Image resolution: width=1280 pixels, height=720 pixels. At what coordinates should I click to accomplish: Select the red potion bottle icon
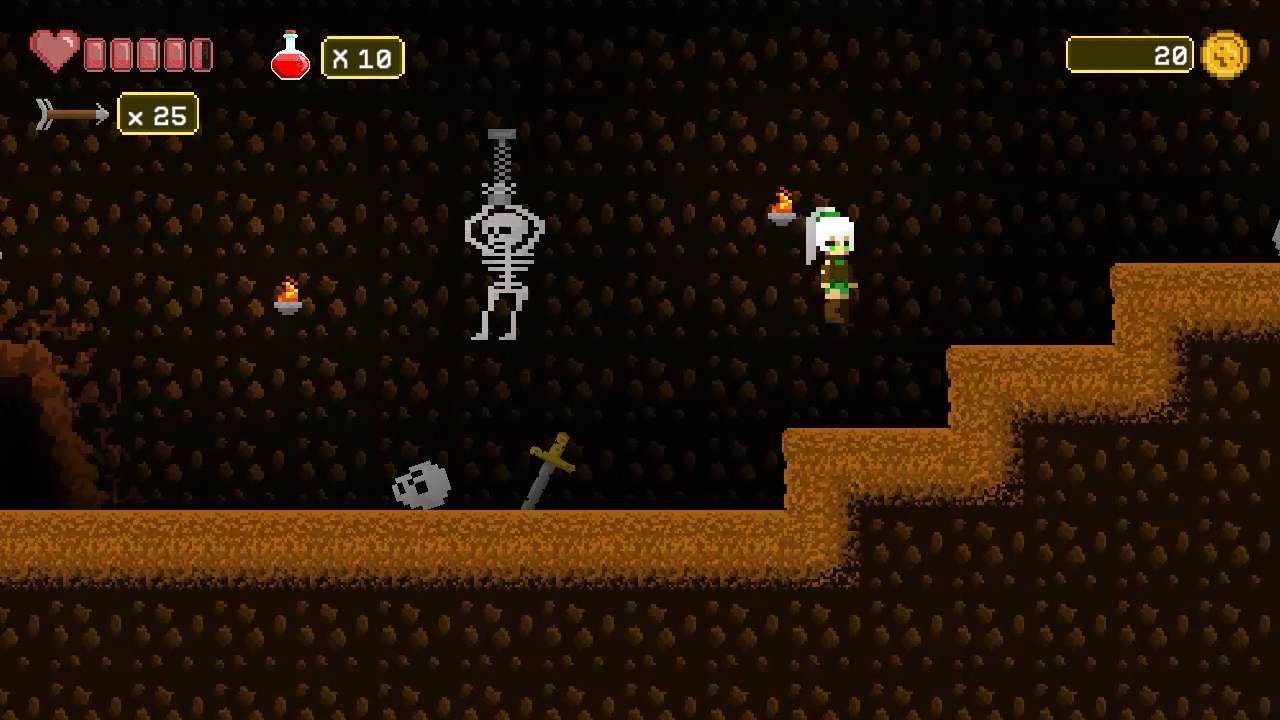point(290,55)
